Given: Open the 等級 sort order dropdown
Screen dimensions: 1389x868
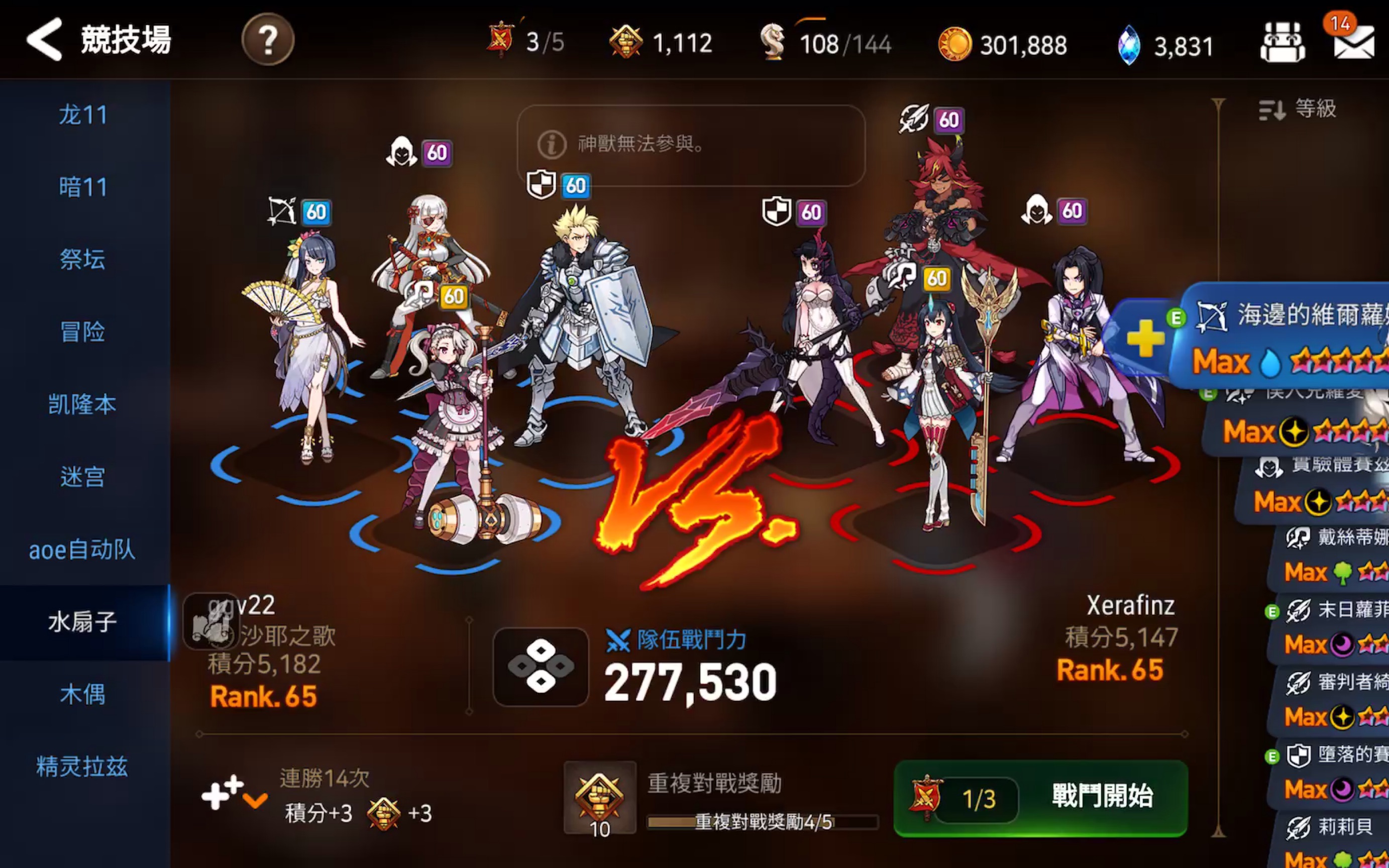Looking at the screenshot, I should coord(1309,108).
